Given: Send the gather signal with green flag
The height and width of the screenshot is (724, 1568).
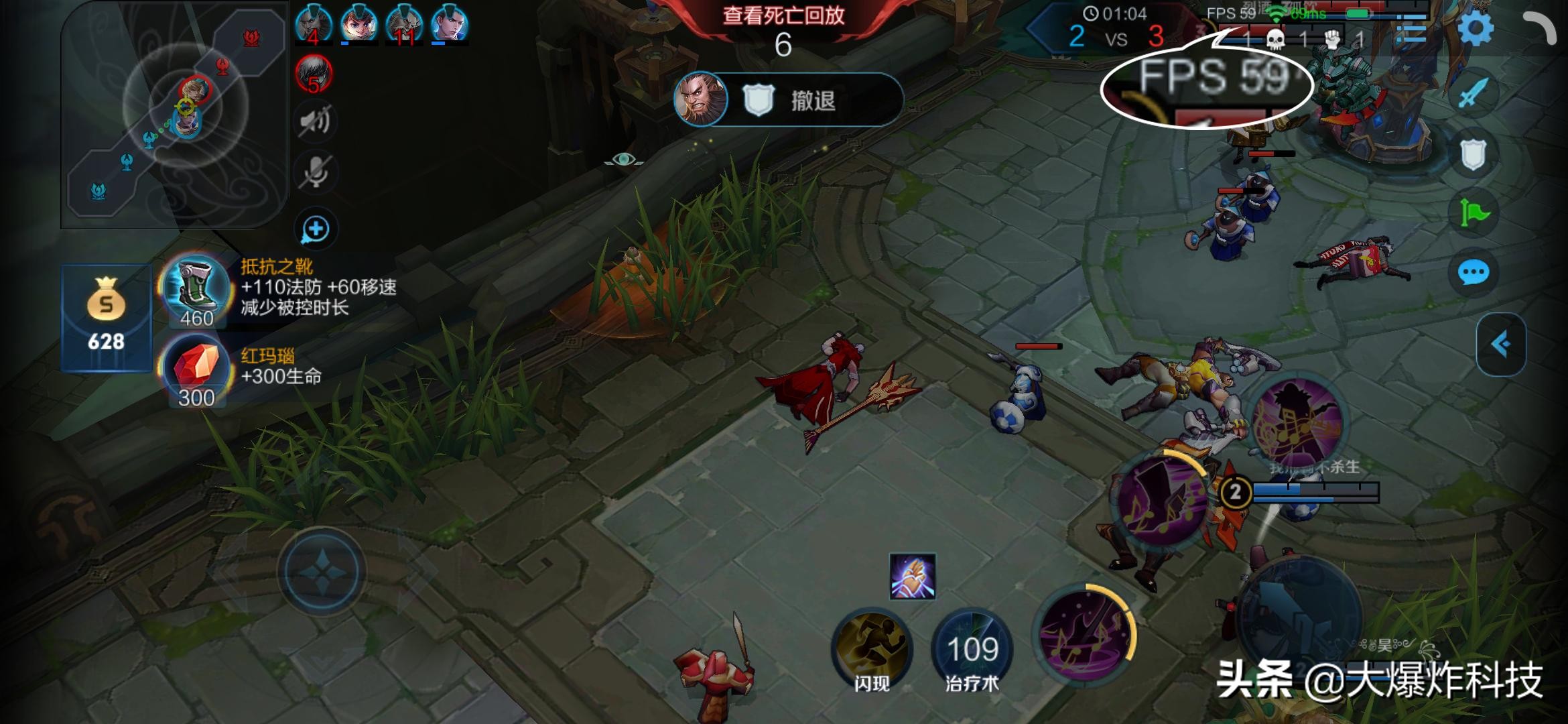Looking at the screenshot, I should tap(1472, 214).
